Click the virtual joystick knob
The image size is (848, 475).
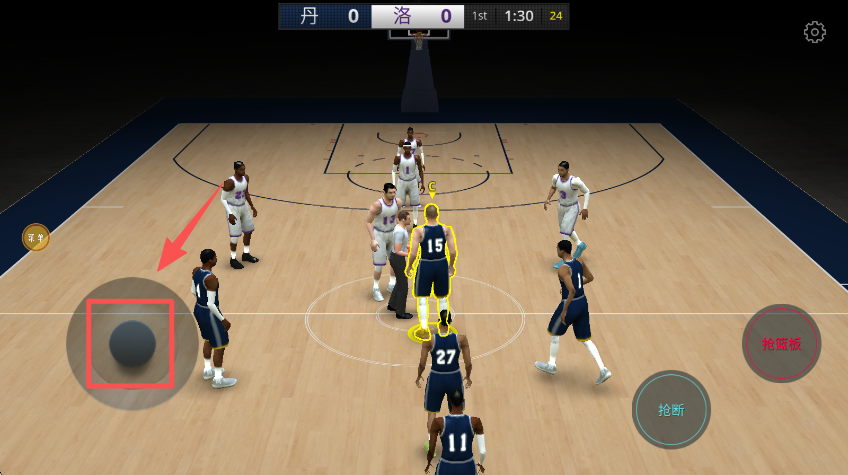[132, 344]
